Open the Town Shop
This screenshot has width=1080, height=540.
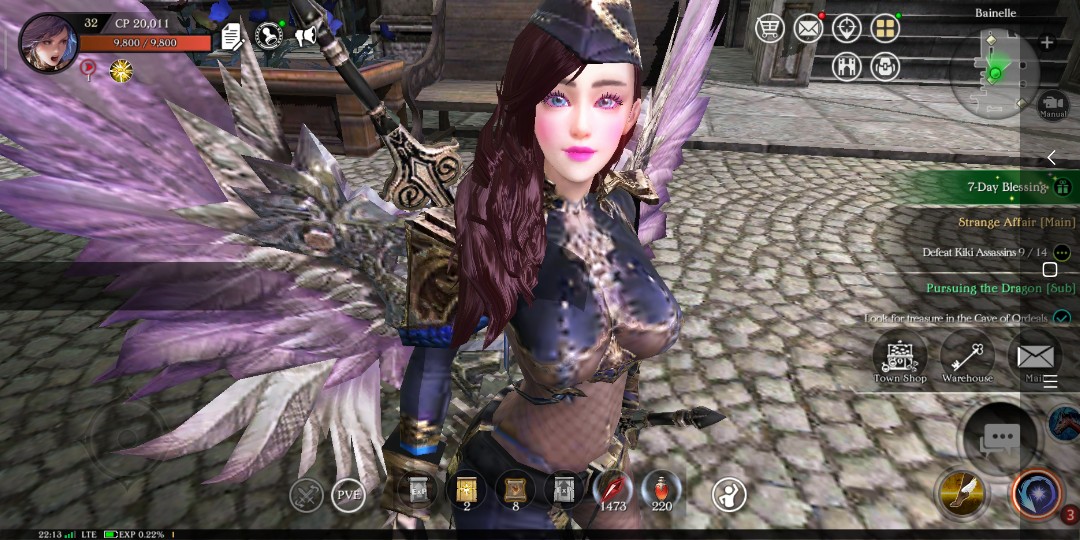click(900, 358)
